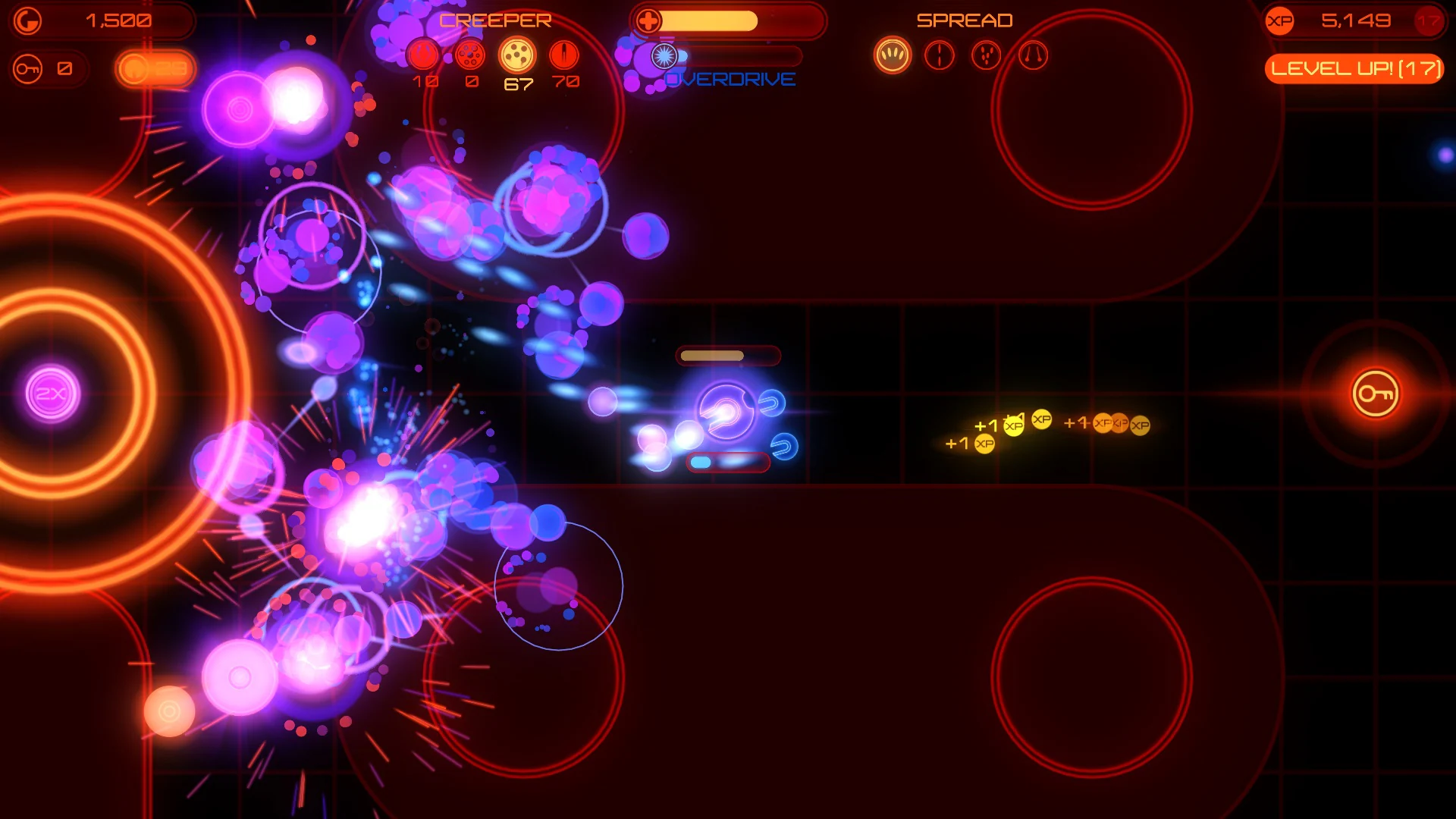Image resolution: width=1456 pixels, height=819 pixels.
Task: Click the XP badge next to 5,149
Action: (x=1280, y=21)
